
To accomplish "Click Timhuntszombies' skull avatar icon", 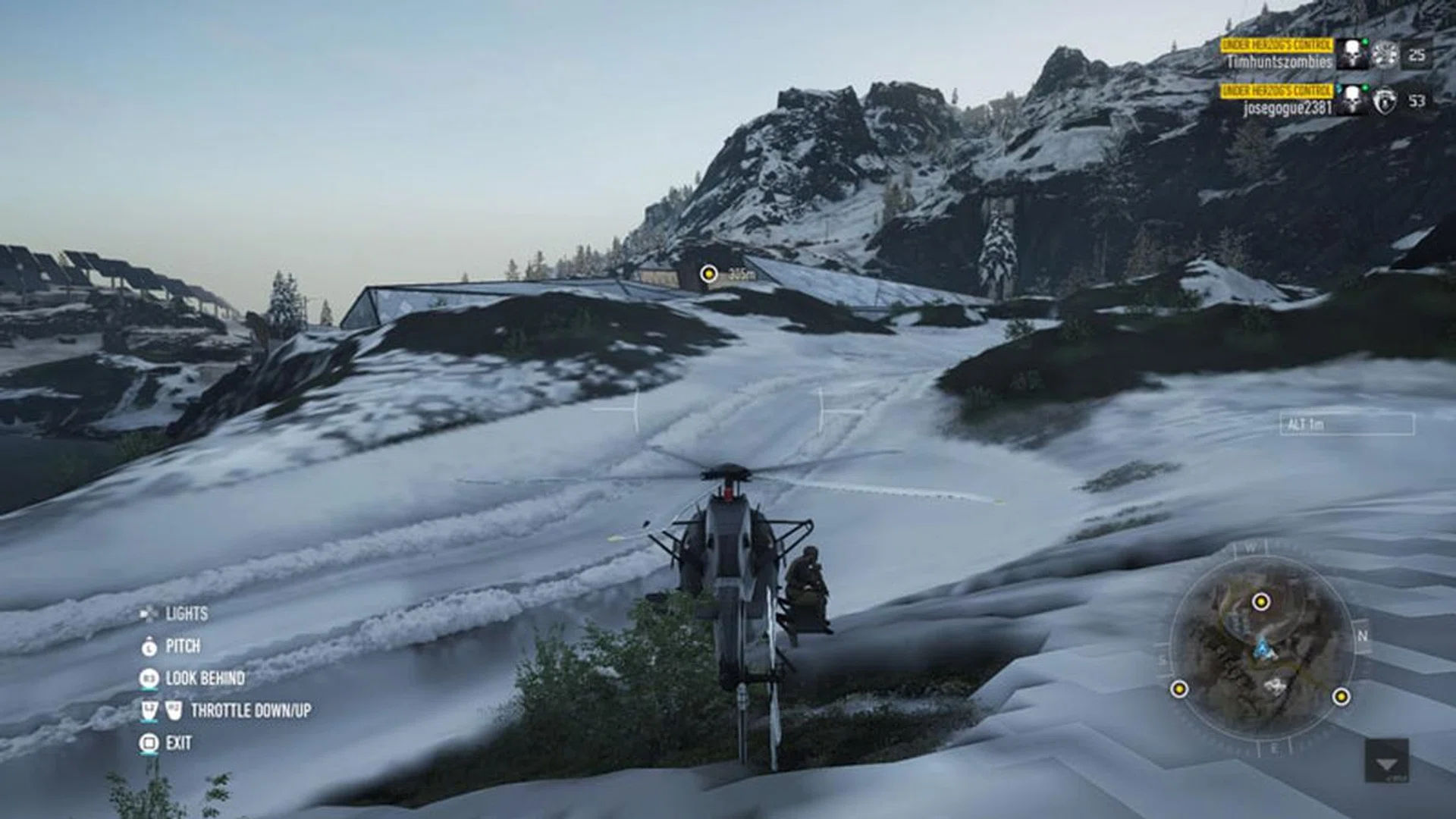I will pos(1351,55).
